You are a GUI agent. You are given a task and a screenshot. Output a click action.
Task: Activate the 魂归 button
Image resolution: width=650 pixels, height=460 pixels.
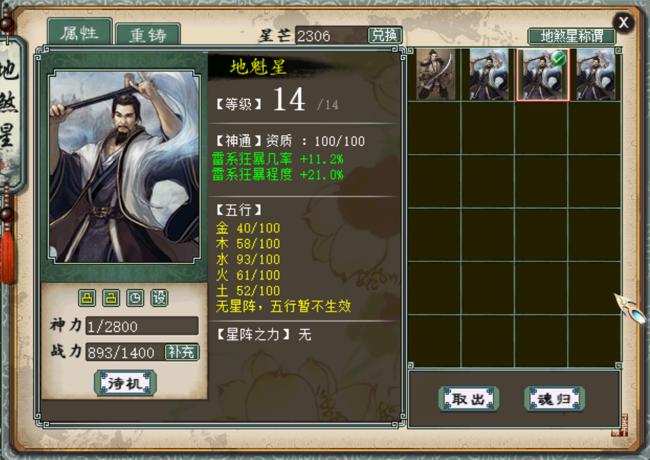coord(554,398)
